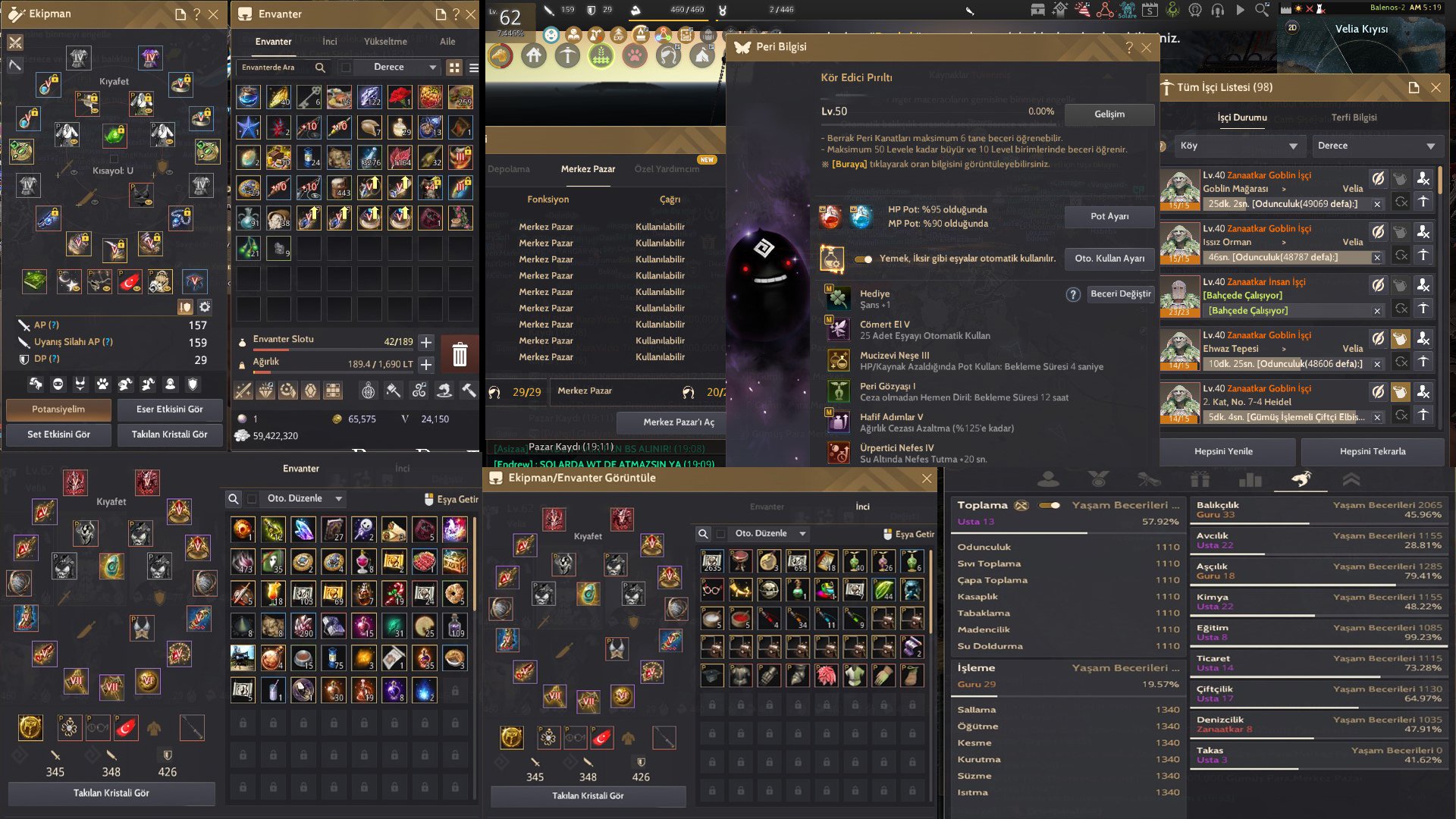Viewport: 1456px width, 819px height.
Task: Click the house icon in the top ring menu
Action: coord(533,55)
